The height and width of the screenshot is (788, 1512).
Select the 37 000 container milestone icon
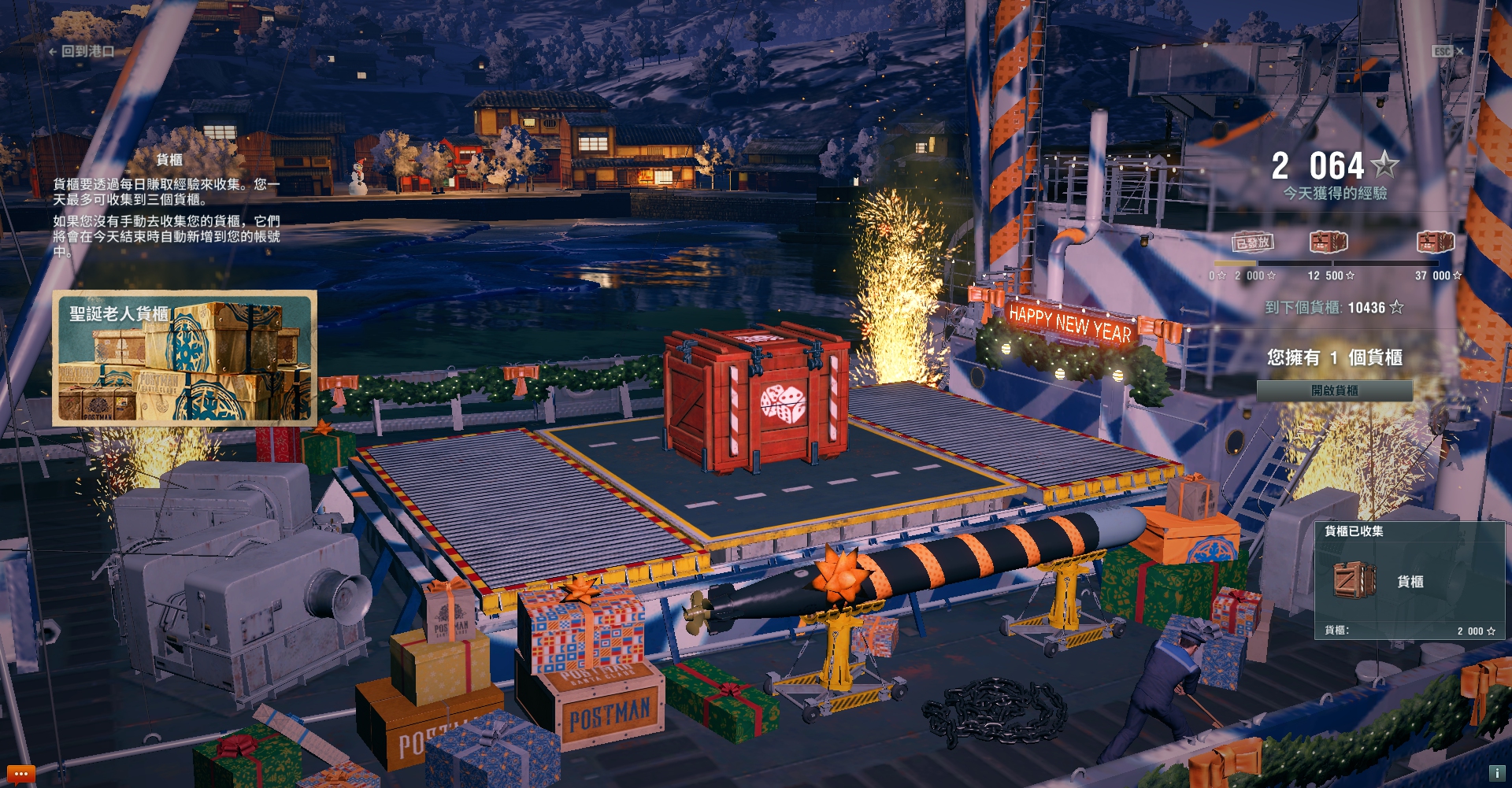tap(1435, 242)
